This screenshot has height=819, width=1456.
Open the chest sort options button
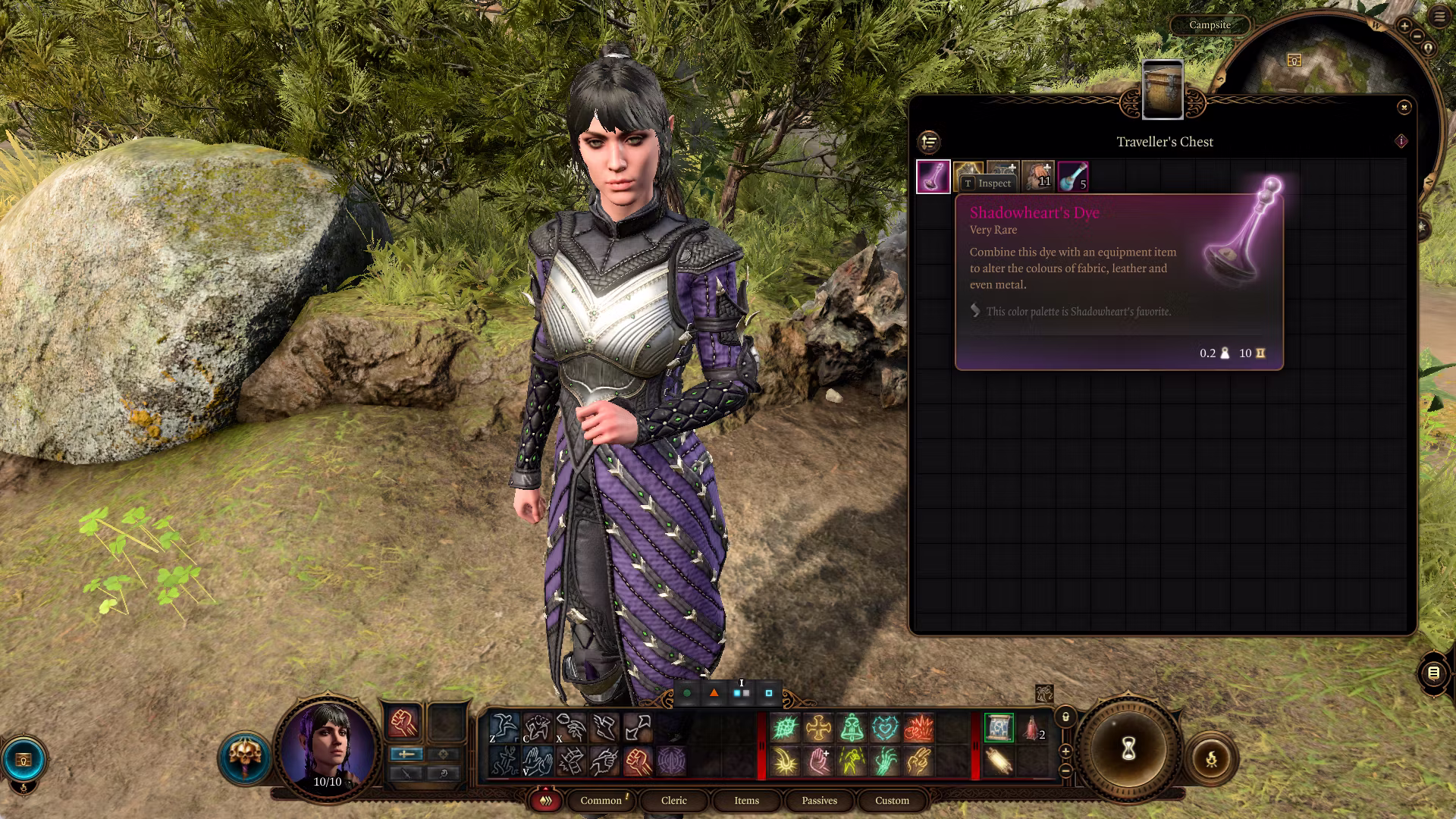929,142
